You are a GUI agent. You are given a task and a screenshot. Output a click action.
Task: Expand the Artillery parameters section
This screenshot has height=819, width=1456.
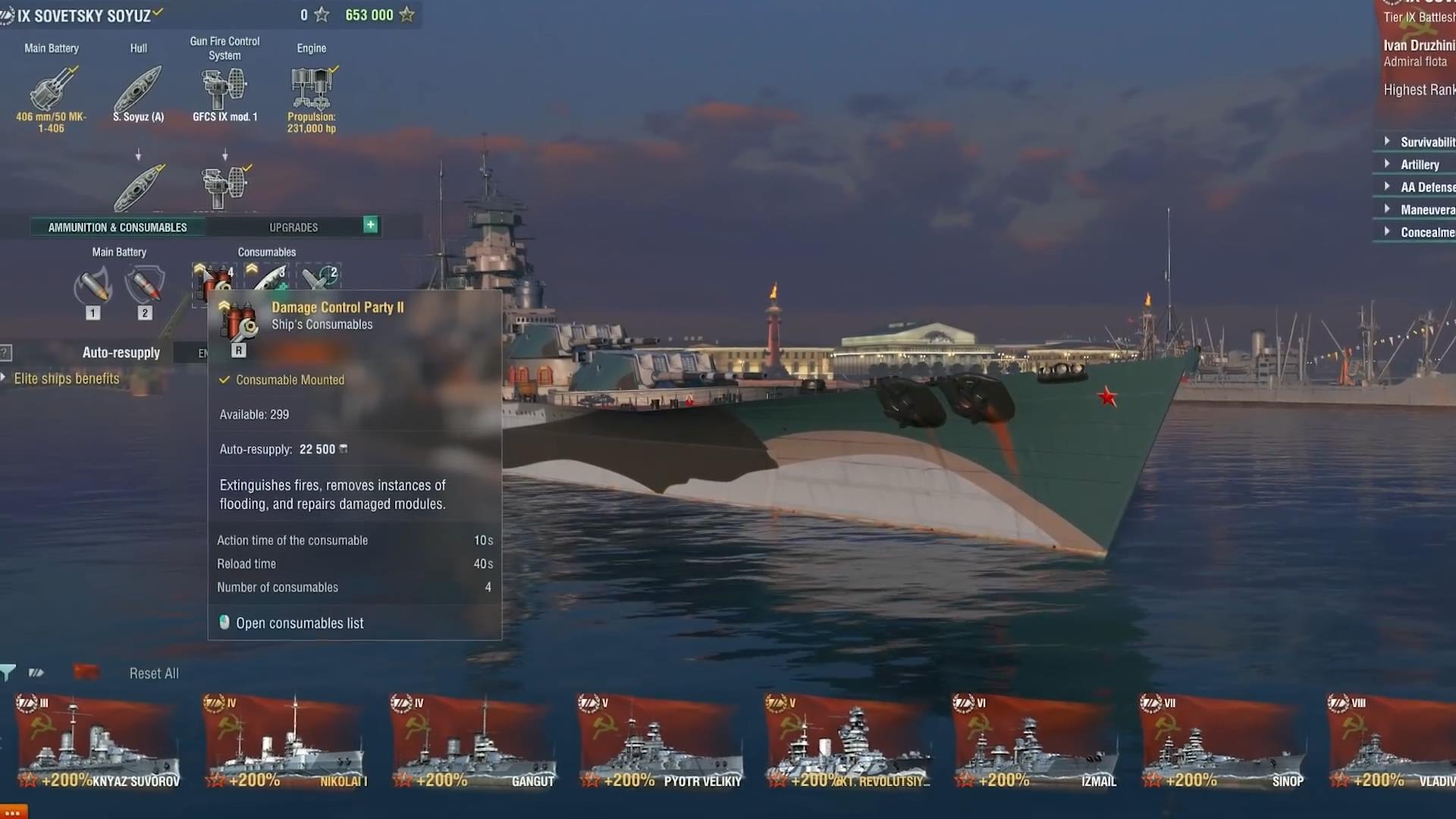(1419, 165)
